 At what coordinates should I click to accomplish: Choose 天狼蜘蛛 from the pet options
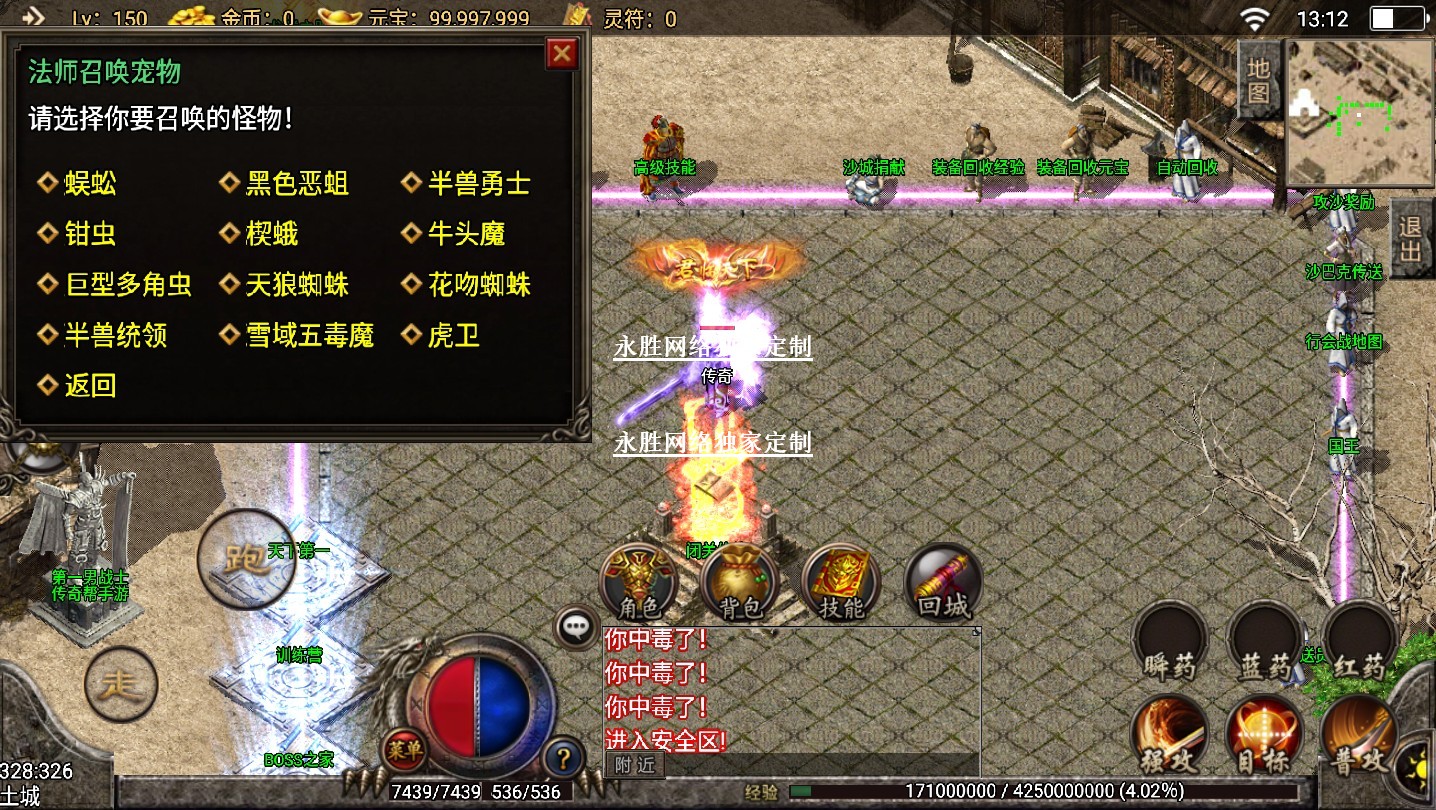pyautogui.click(x=296, y=285)
